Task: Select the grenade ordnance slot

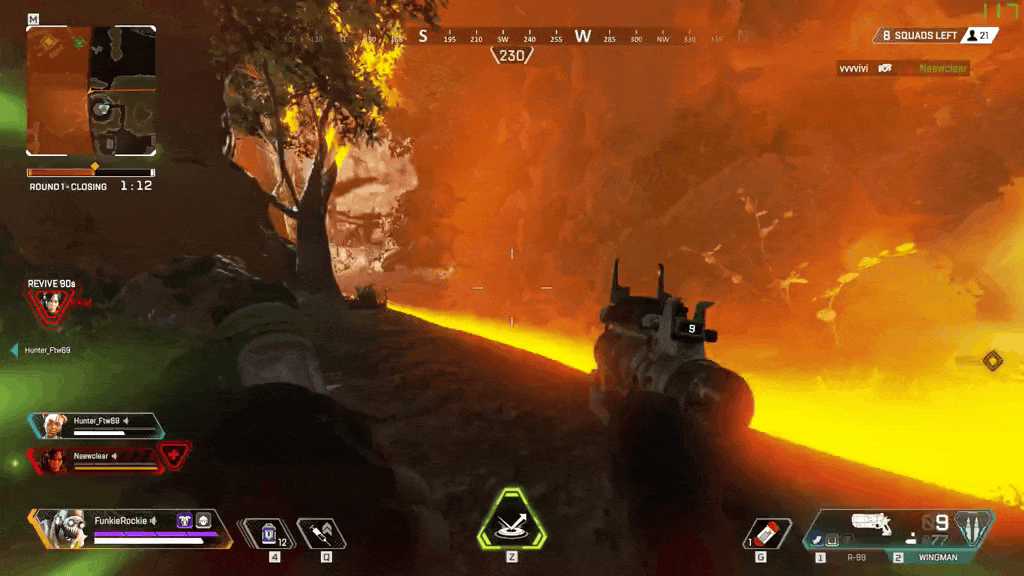Action: (768, 533)
